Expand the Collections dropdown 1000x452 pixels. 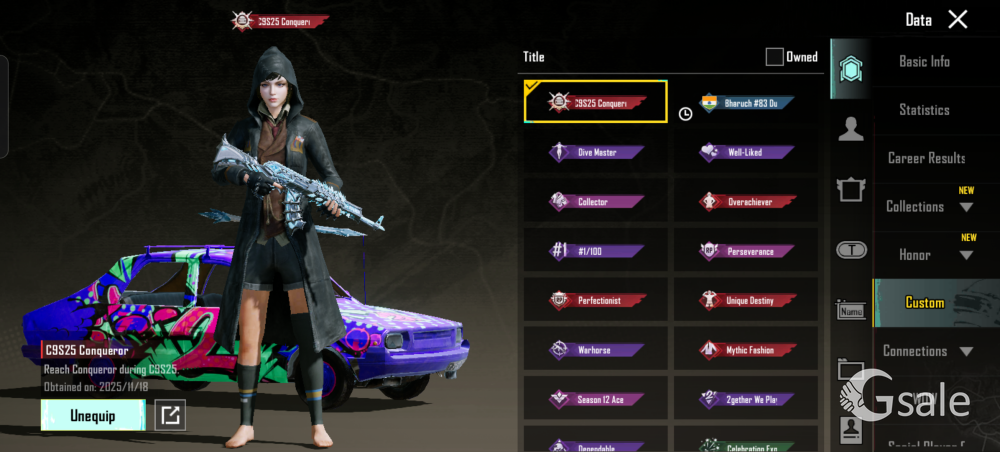pyautogui.click(x=928, y=207)
